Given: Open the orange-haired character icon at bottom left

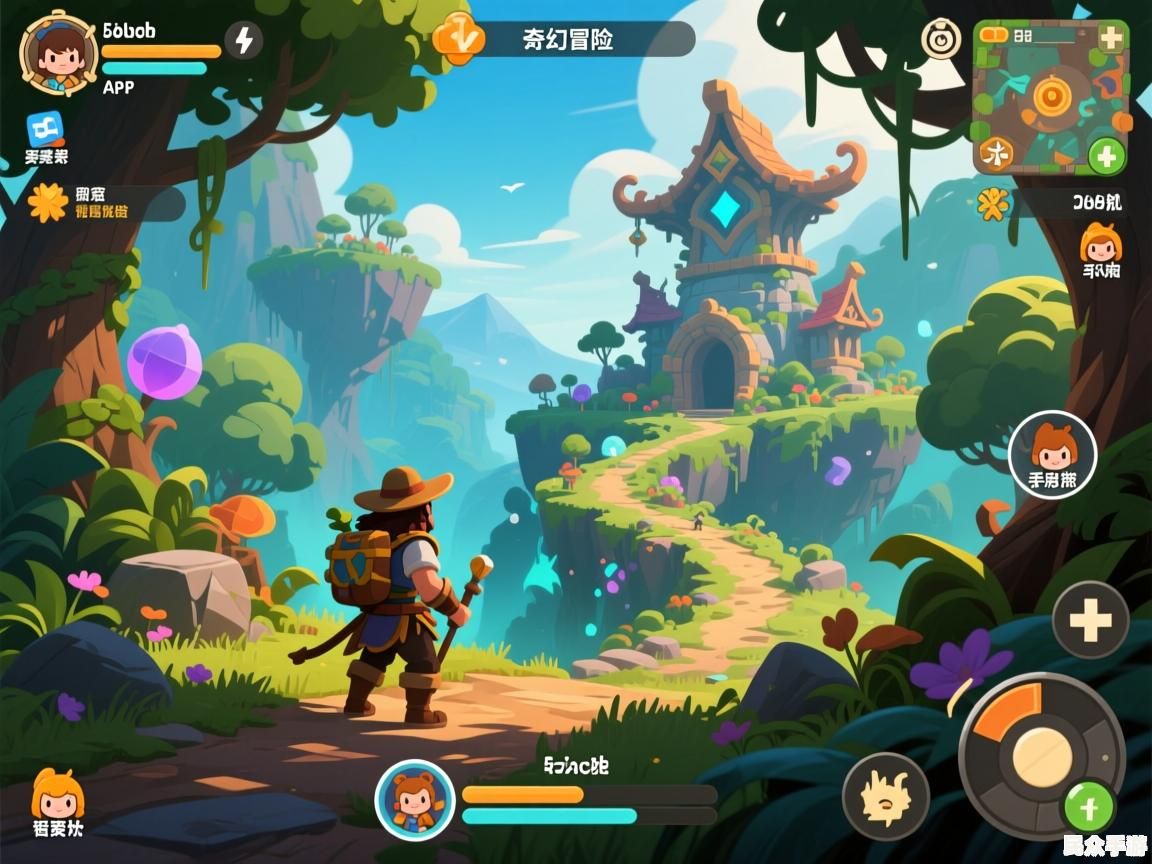Looking at the screenshot, I should pyautogui.click(x=57, y=795).
